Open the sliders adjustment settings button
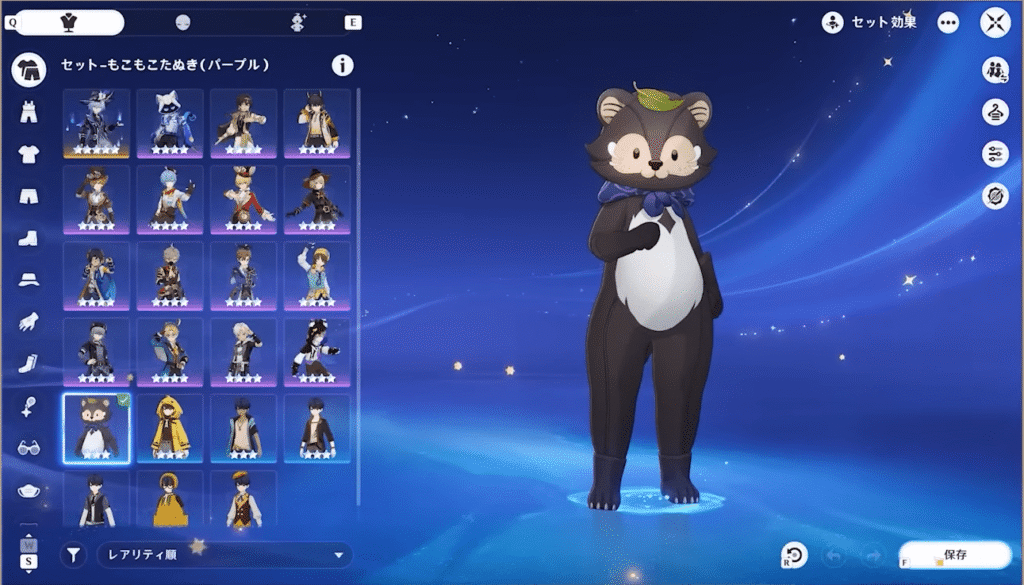Screen dimensions: 1024x585 (x=995, y=153)
